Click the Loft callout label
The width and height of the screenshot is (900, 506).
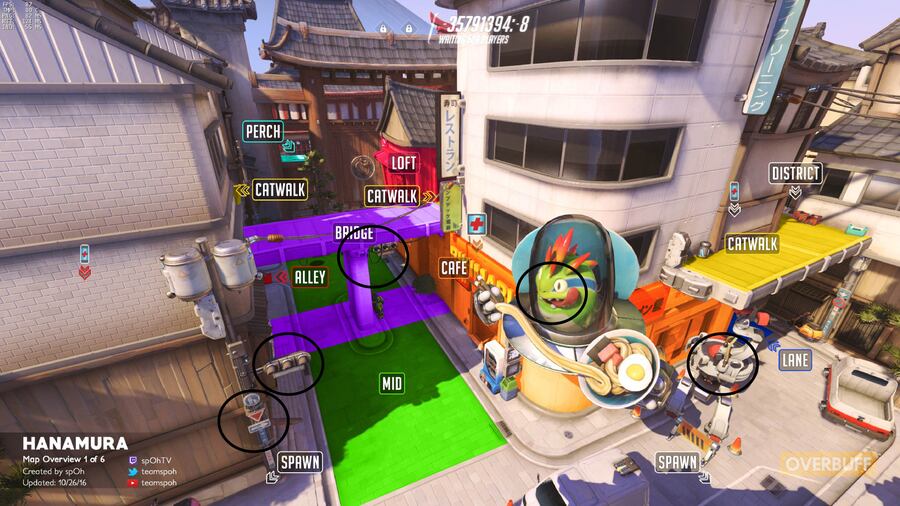coord(403,163)
